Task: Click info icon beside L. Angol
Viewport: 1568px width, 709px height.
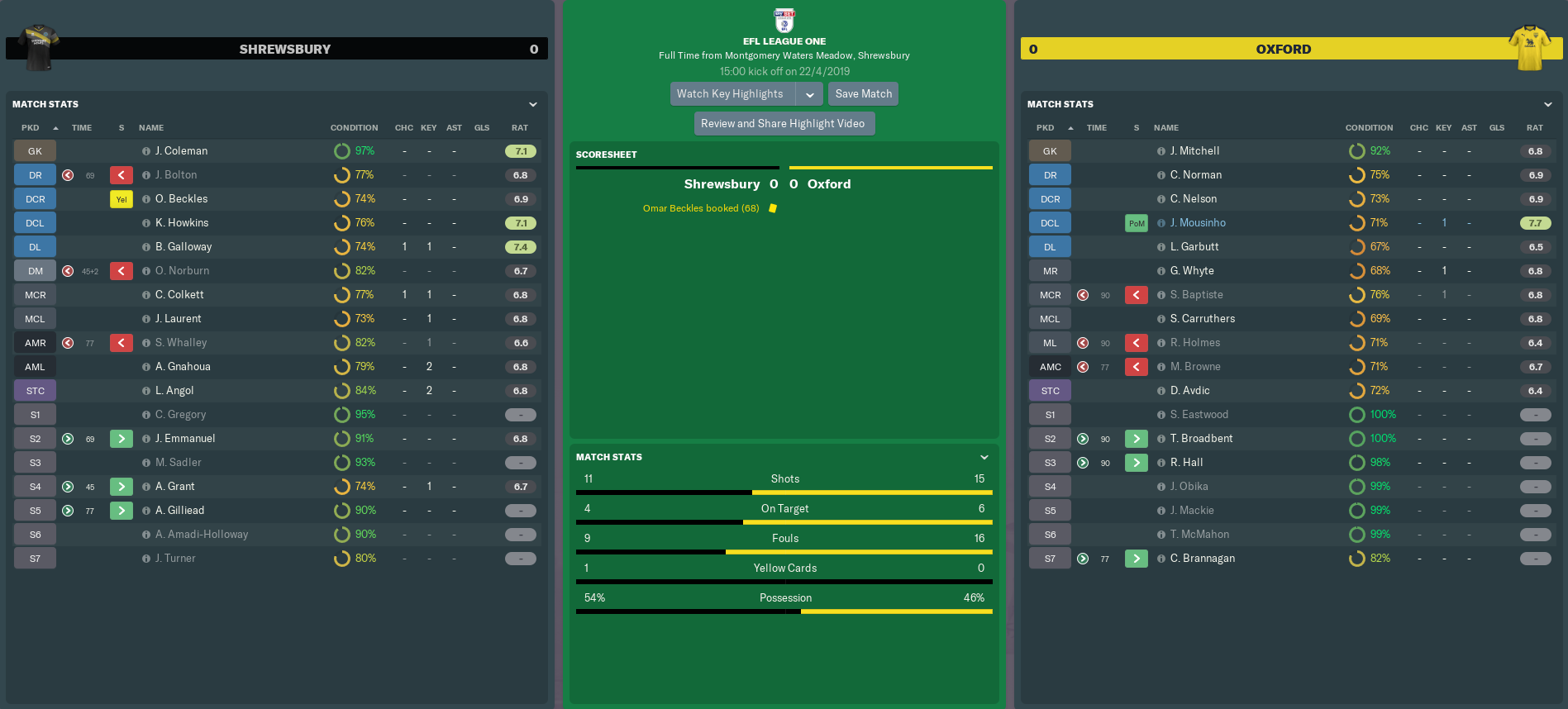Action: pyautogui.click(x=146, y=391)
